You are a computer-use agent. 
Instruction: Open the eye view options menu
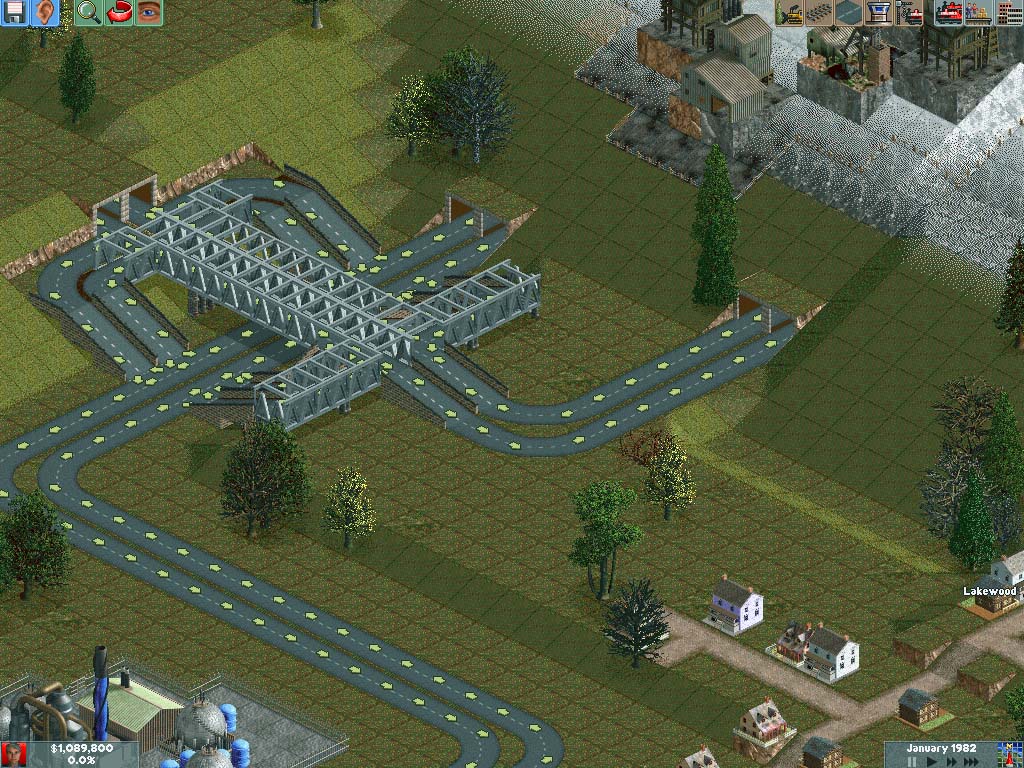point(149,13)
